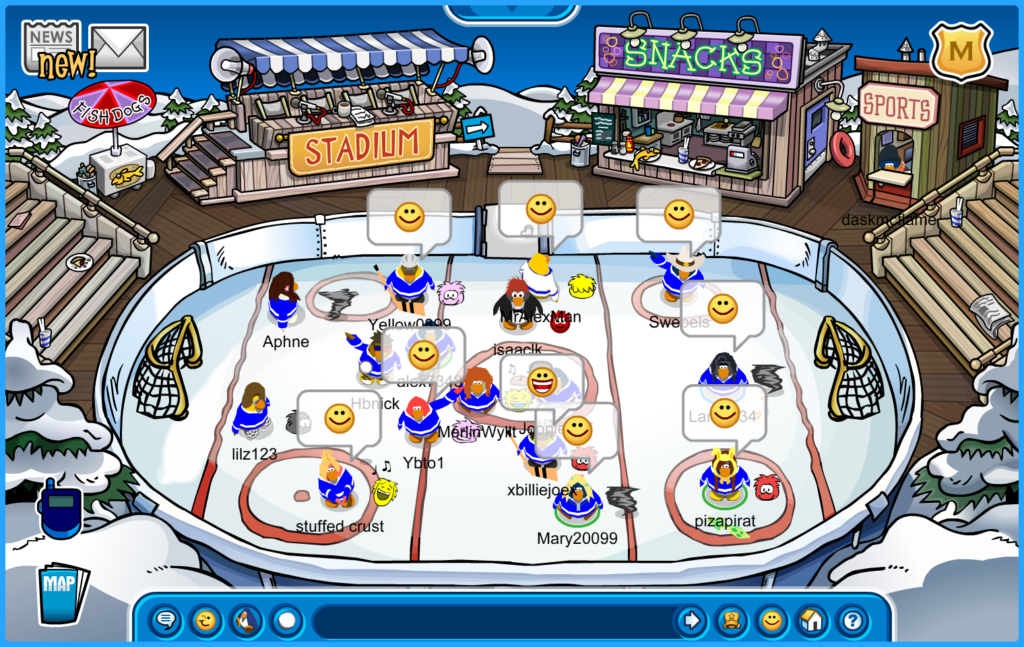The image size is (1024, 647).
Task: Open your penguin player card
Action: [732, 621]
